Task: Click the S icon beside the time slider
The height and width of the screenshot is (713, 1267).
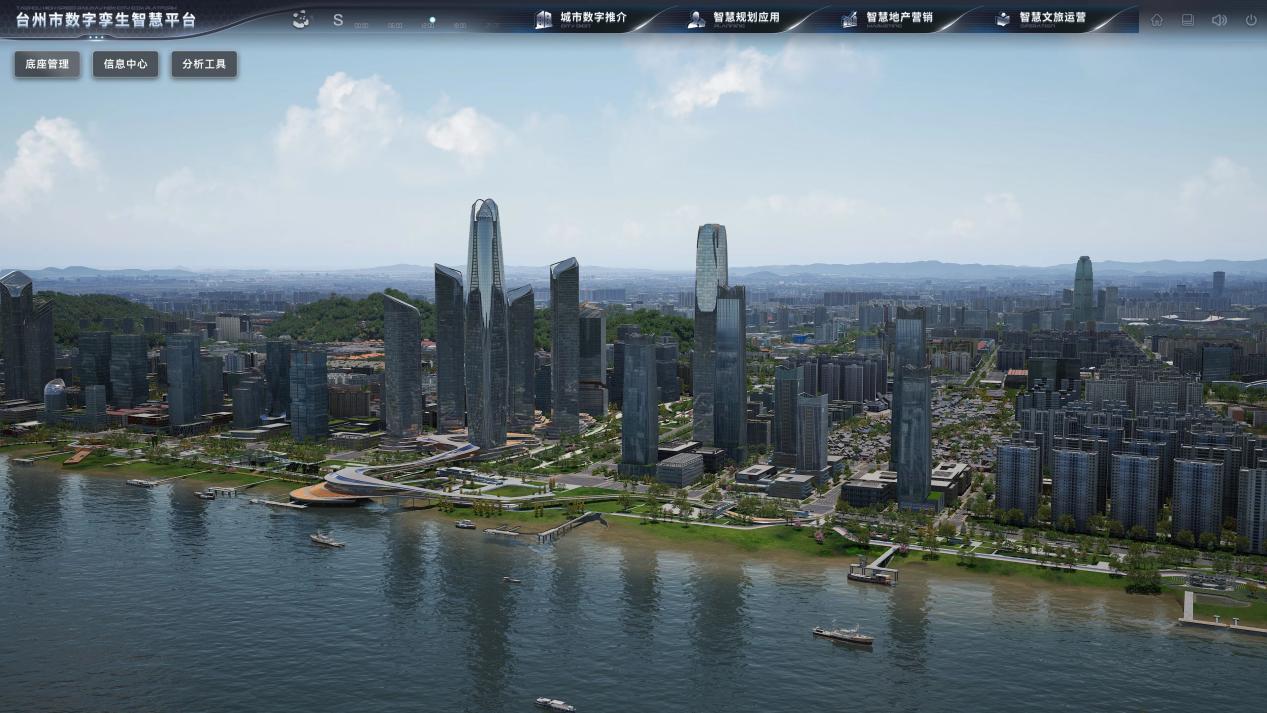Action: point(338,20)
